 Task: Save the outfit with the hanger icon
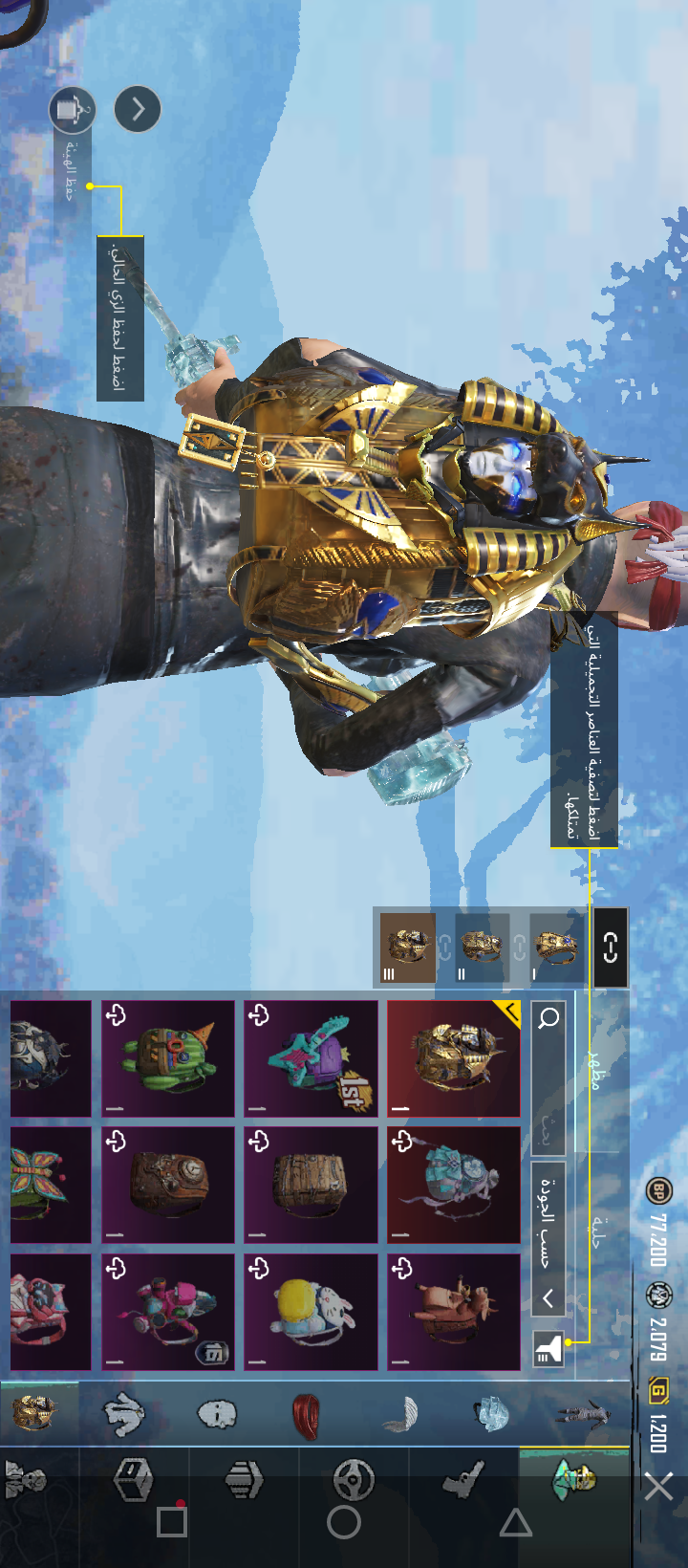(x=72, y=110)
